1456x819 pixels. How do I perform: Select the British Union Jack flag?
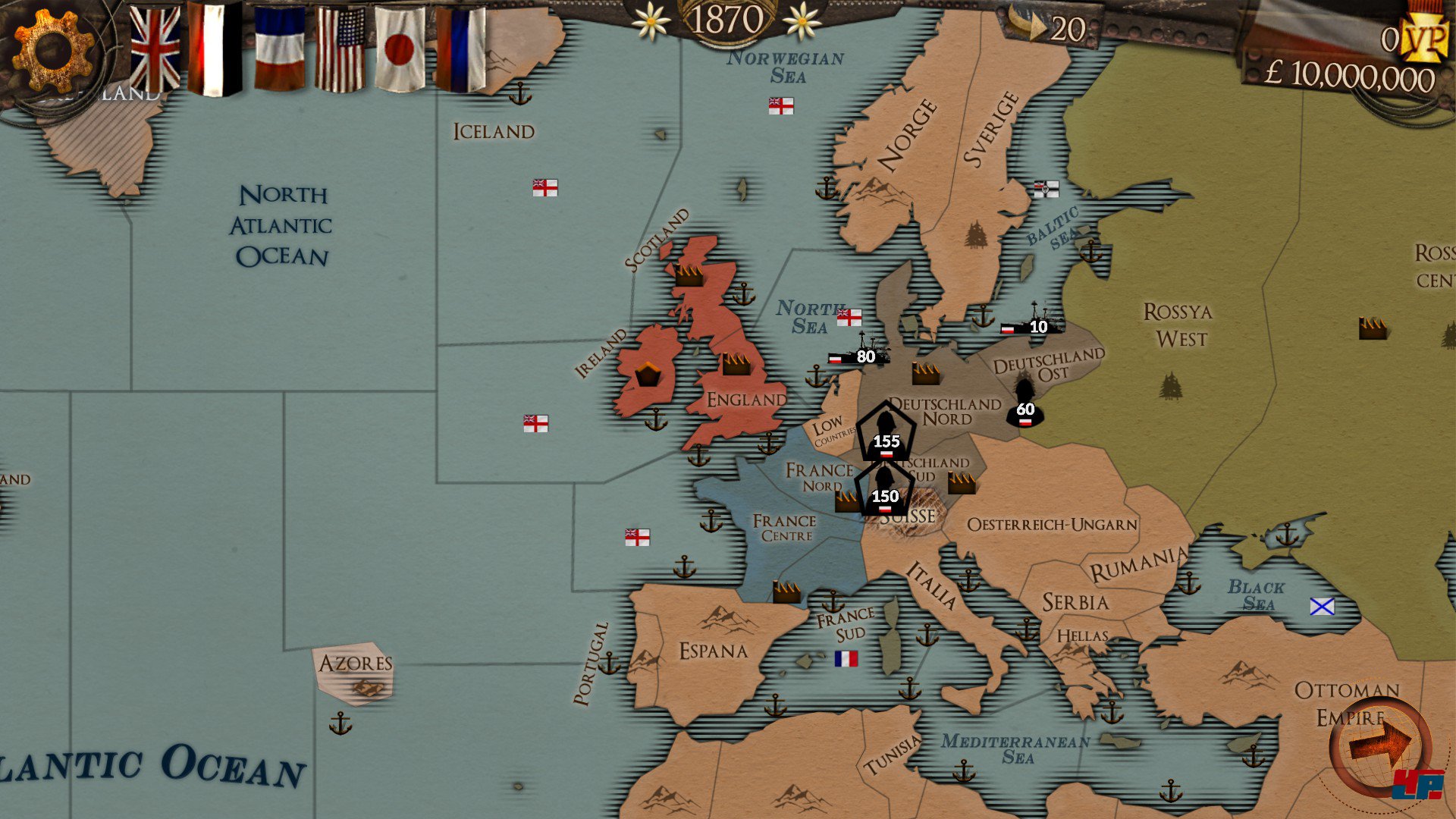[x=155, y=49]
